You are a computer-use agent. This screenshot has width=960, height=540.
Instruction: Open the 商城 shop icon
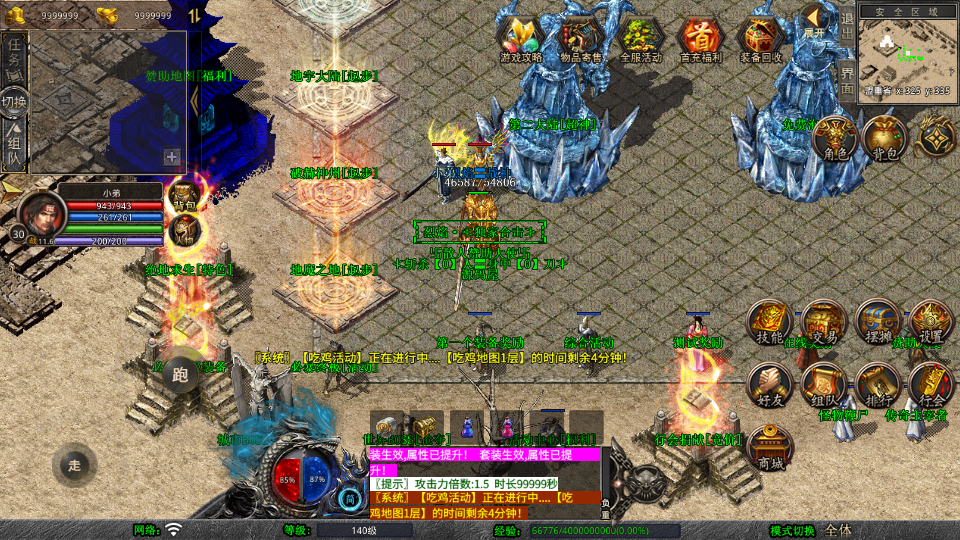[770, 446]
